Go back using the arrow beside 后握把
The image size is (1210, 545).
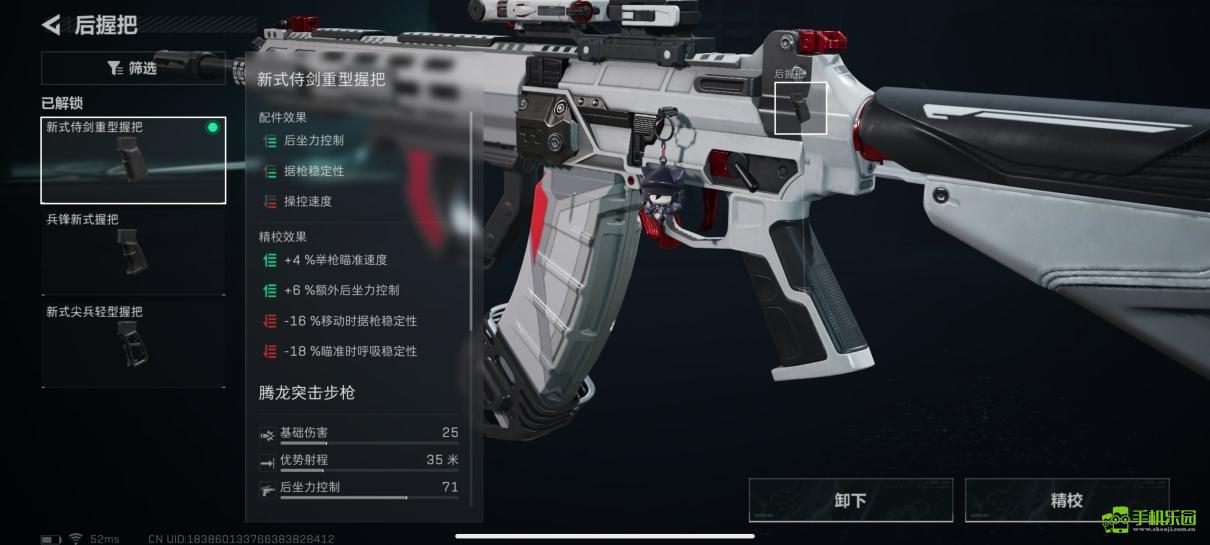click(x=51, y=24)
